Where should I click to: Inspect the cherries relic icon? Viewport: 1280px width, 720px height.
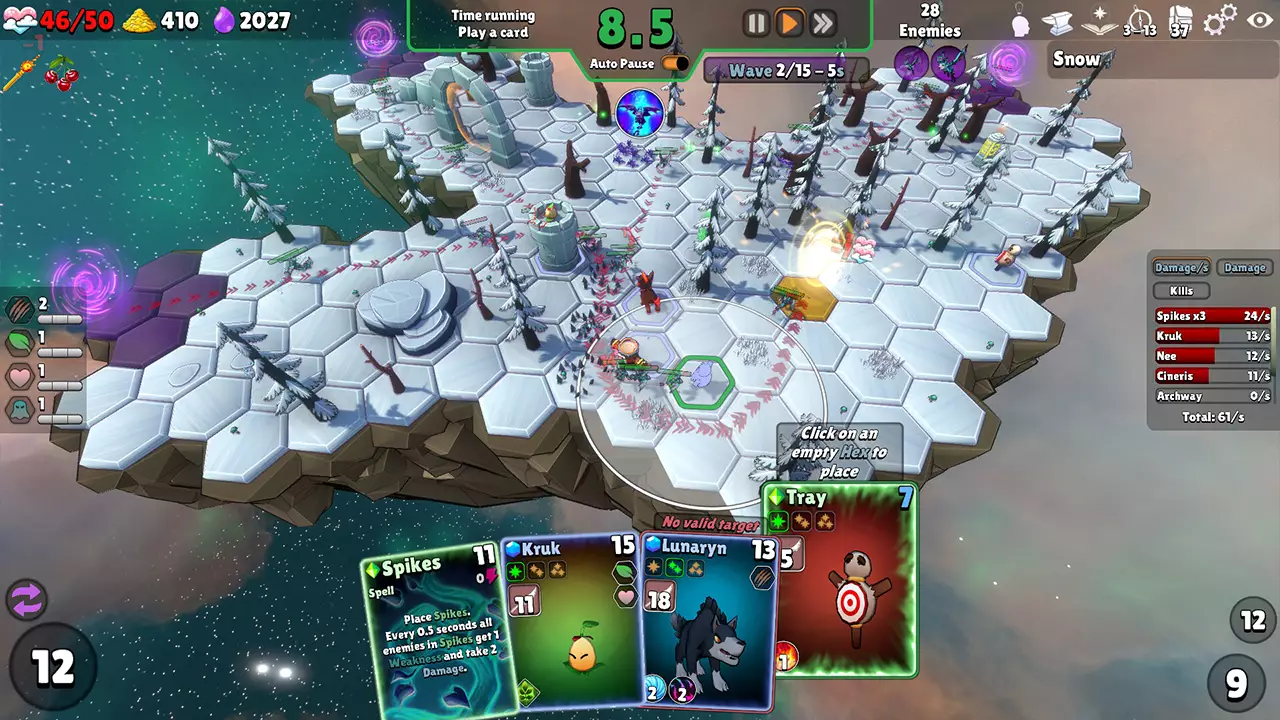[x=62, y=74]
